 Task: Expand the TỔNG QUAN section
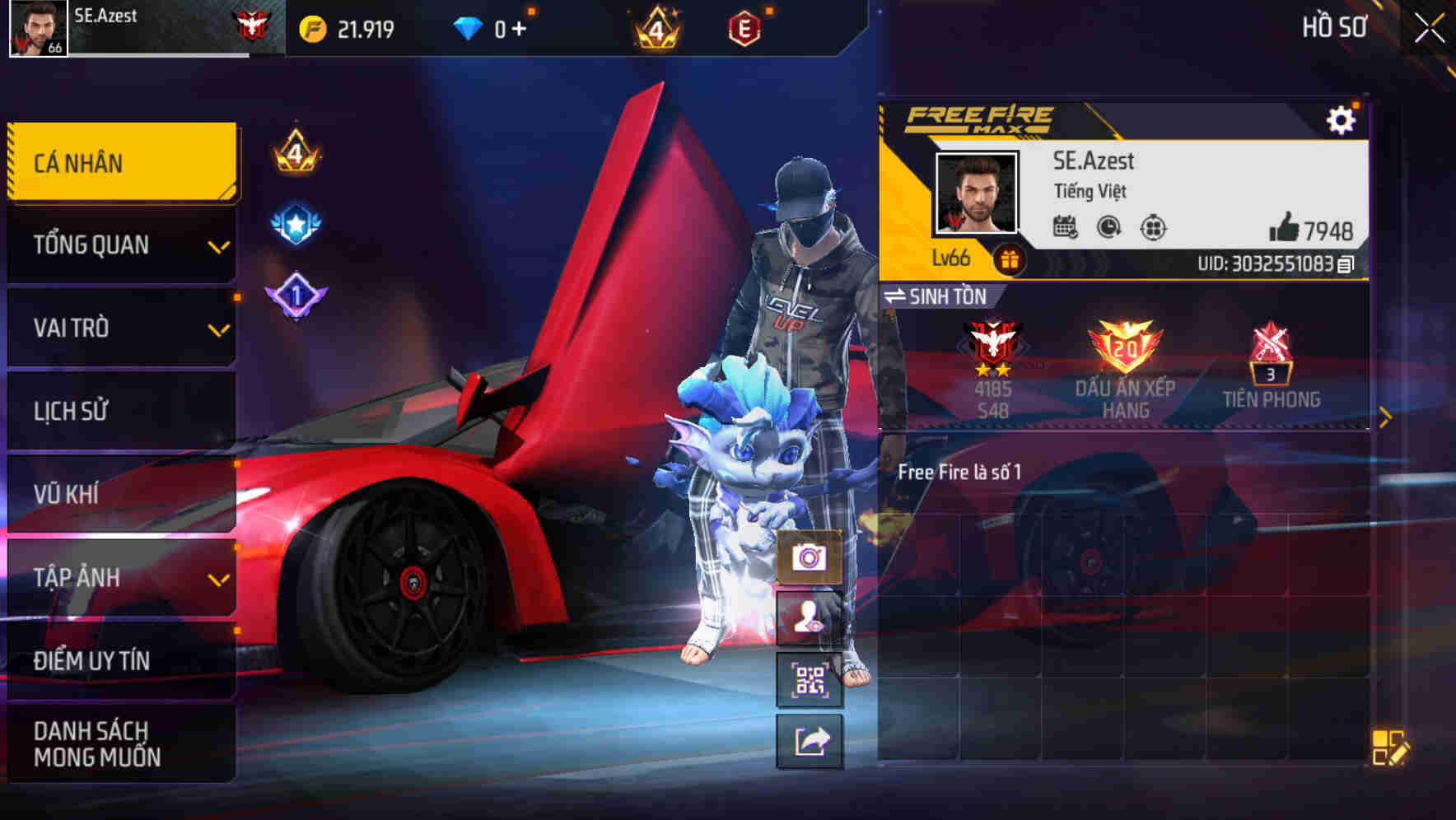120,245
